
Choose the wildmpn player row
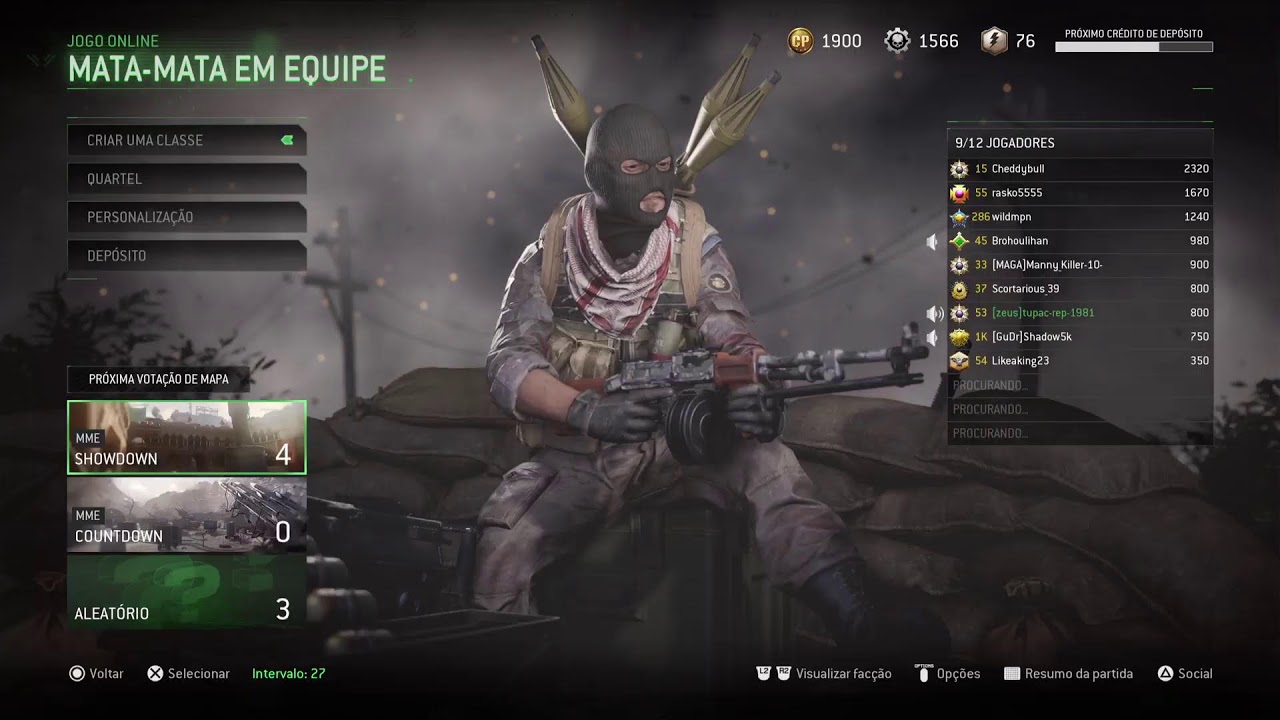[x=1079, y=217]
